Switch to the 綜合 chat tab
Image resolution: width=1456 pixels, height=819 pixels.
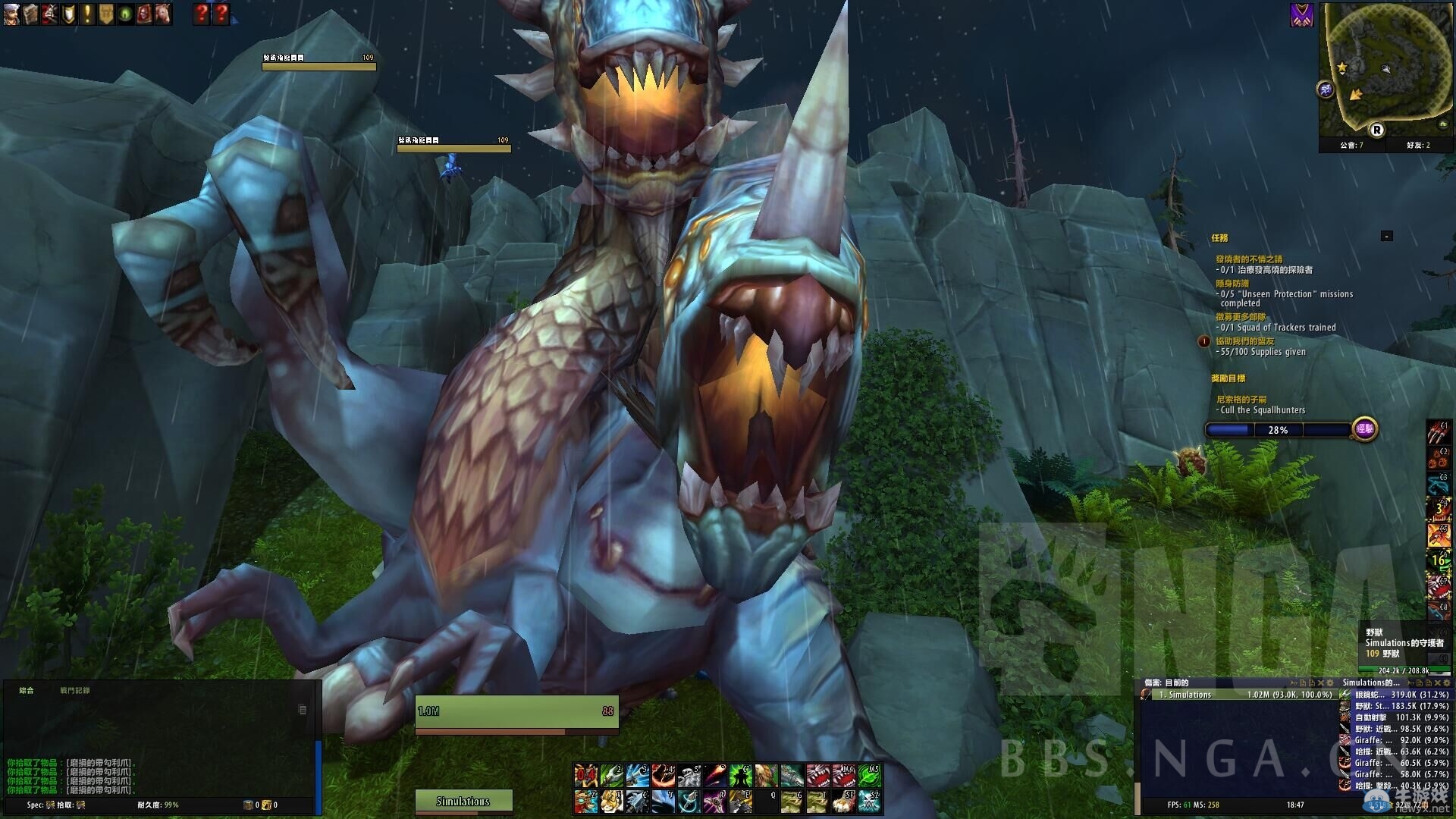point(27,691)
